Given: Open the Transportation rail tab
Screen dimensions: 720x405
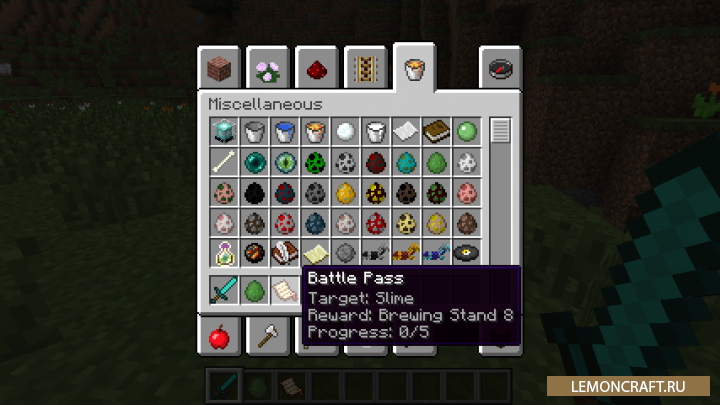Looking at the screenshot, I should click(x=366, y=68).
